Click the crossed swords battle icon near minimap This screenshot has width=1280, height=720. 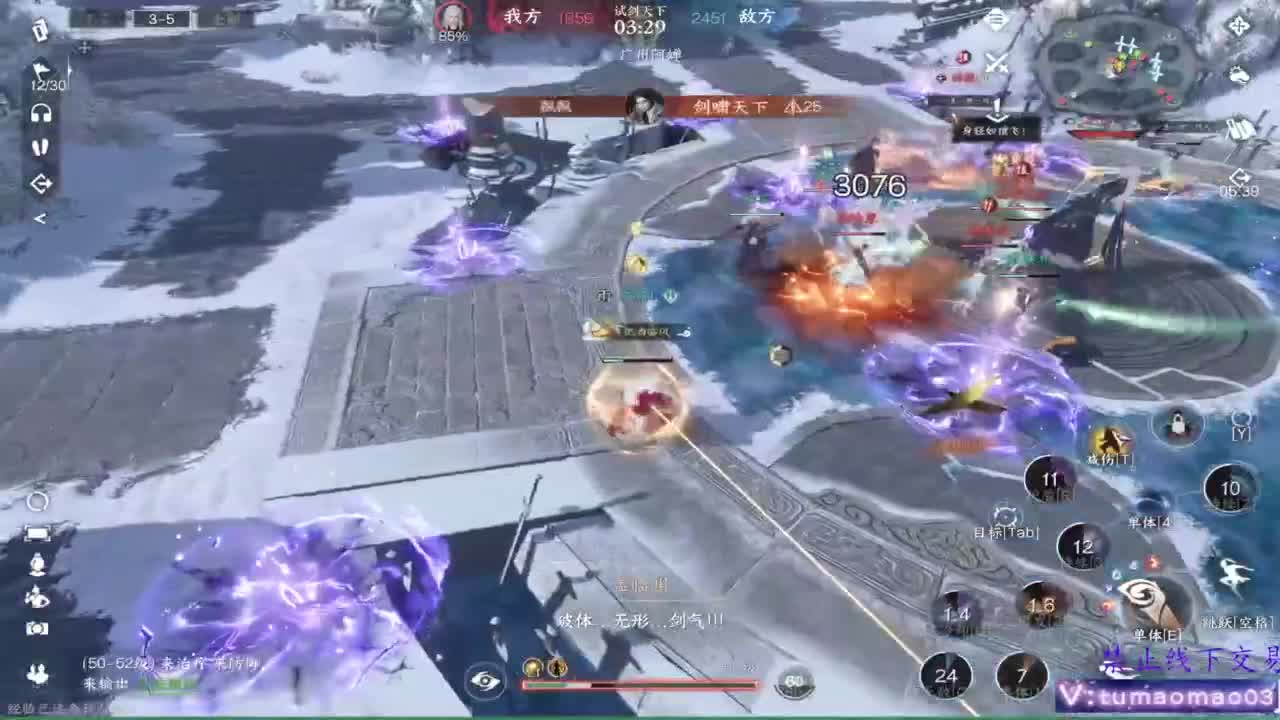[996, 64]
